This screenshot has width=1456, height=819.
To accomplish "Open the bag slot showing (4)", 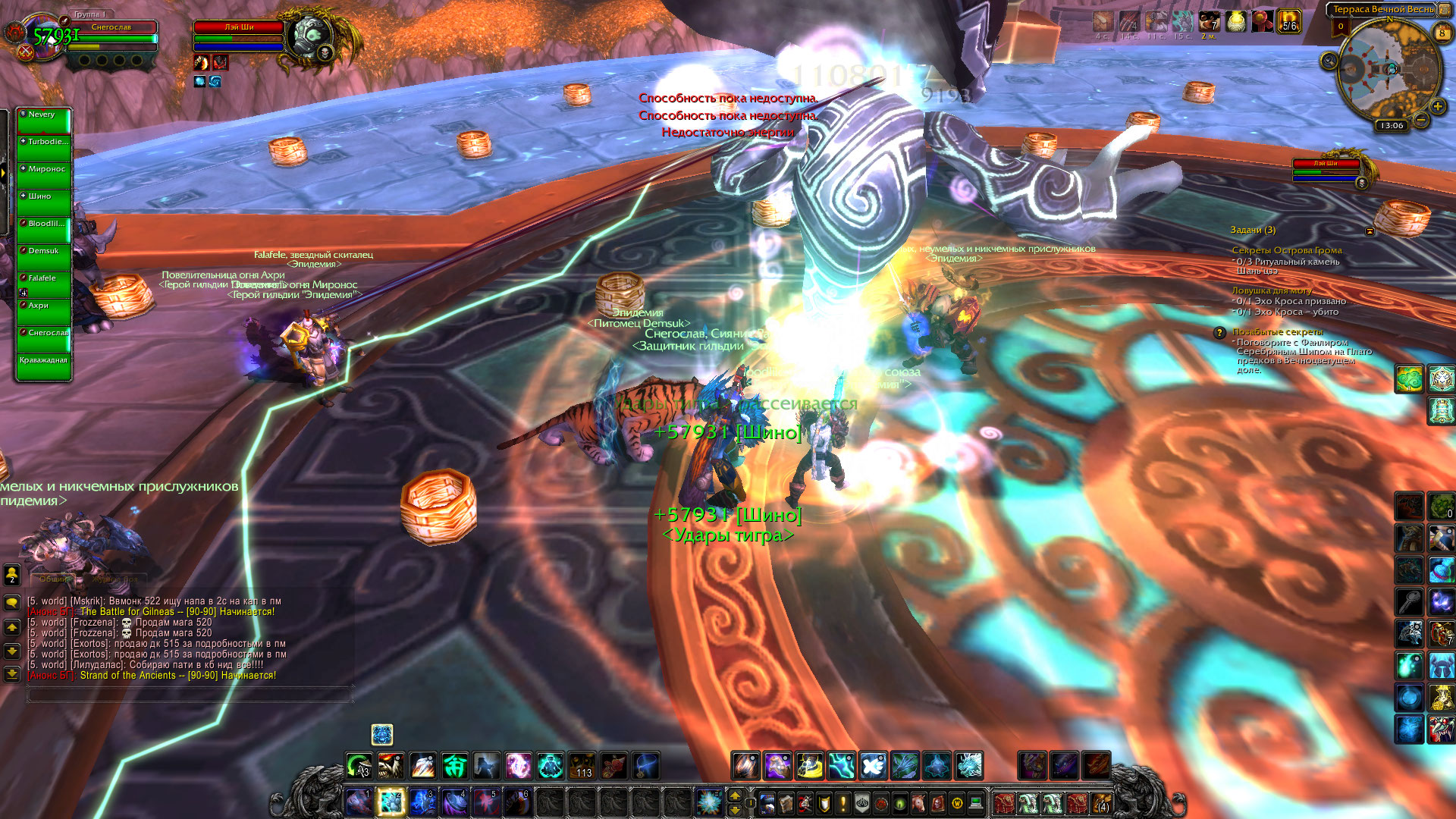I will click(x=1100, y=802).
